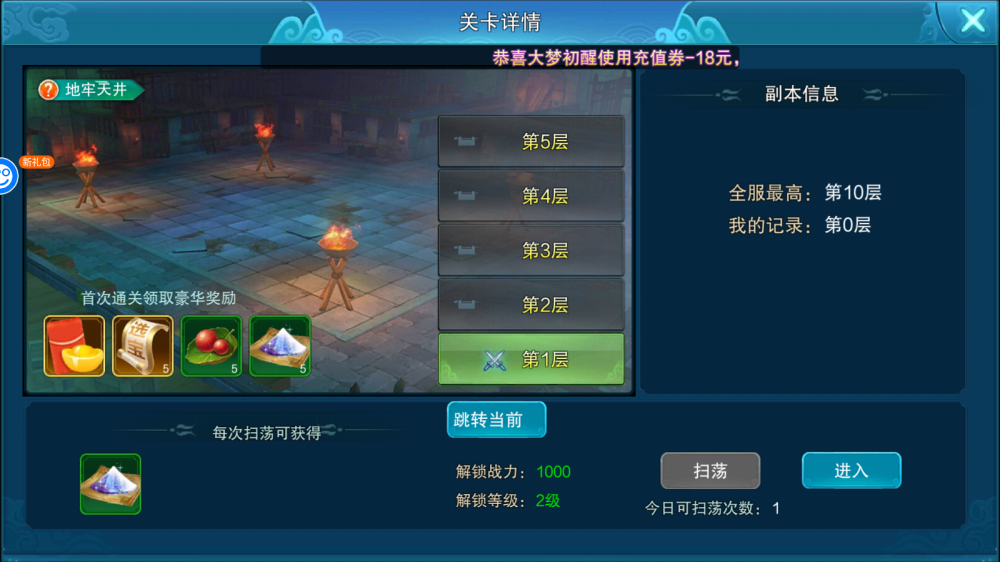This screenshot has width=1000, height=562.
Task: Click the 跳转当前 jump-to-current button
Action: 496,420
